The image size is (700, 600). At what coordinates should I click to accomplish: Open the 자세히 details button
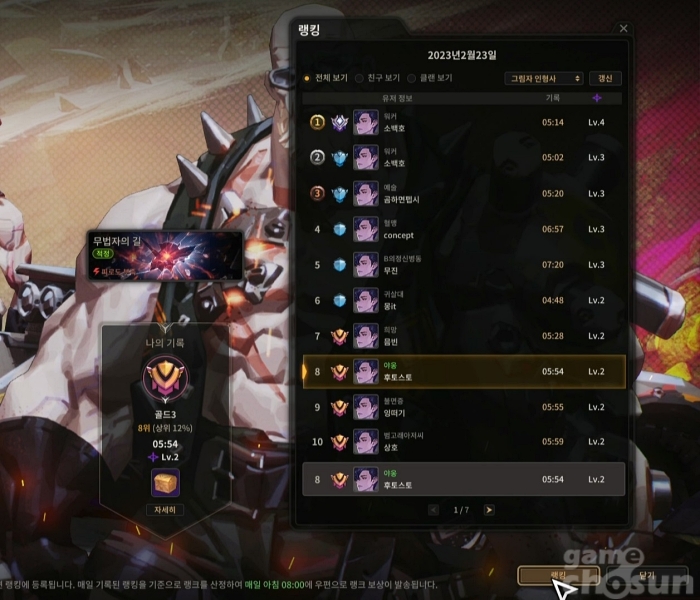click(165, 509)
